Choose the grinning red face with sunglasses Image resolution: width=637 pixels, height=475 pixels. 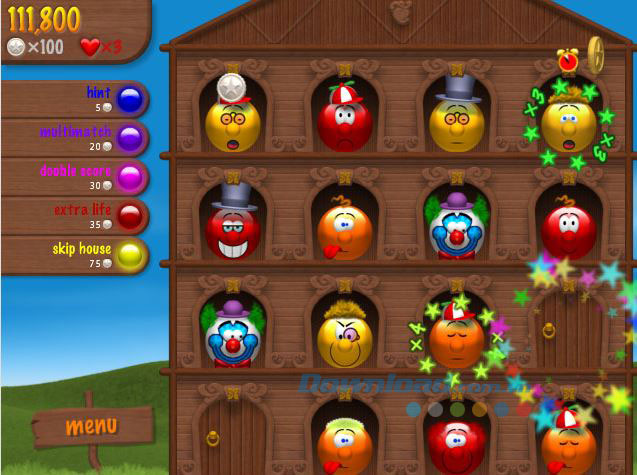232,231
